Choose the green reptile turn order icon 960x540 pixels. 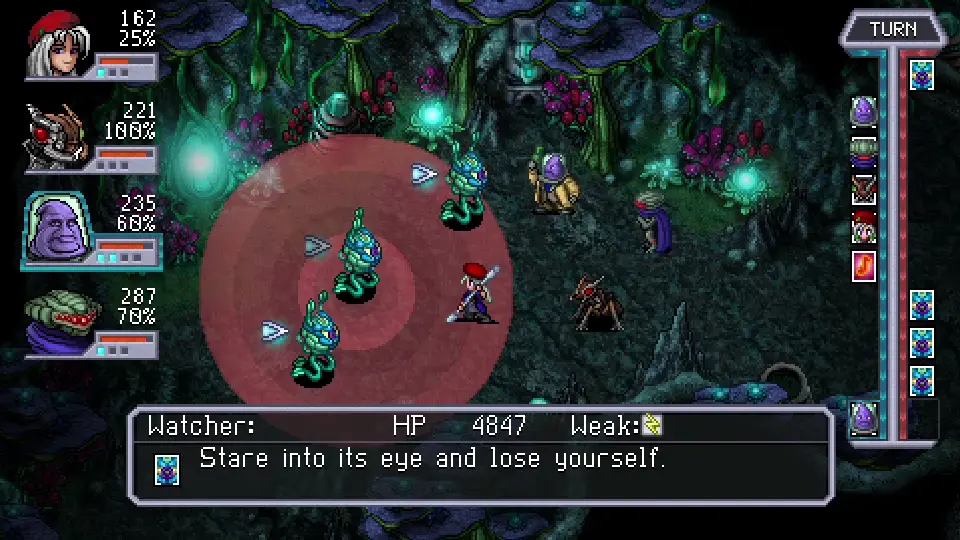click(864, 150)
